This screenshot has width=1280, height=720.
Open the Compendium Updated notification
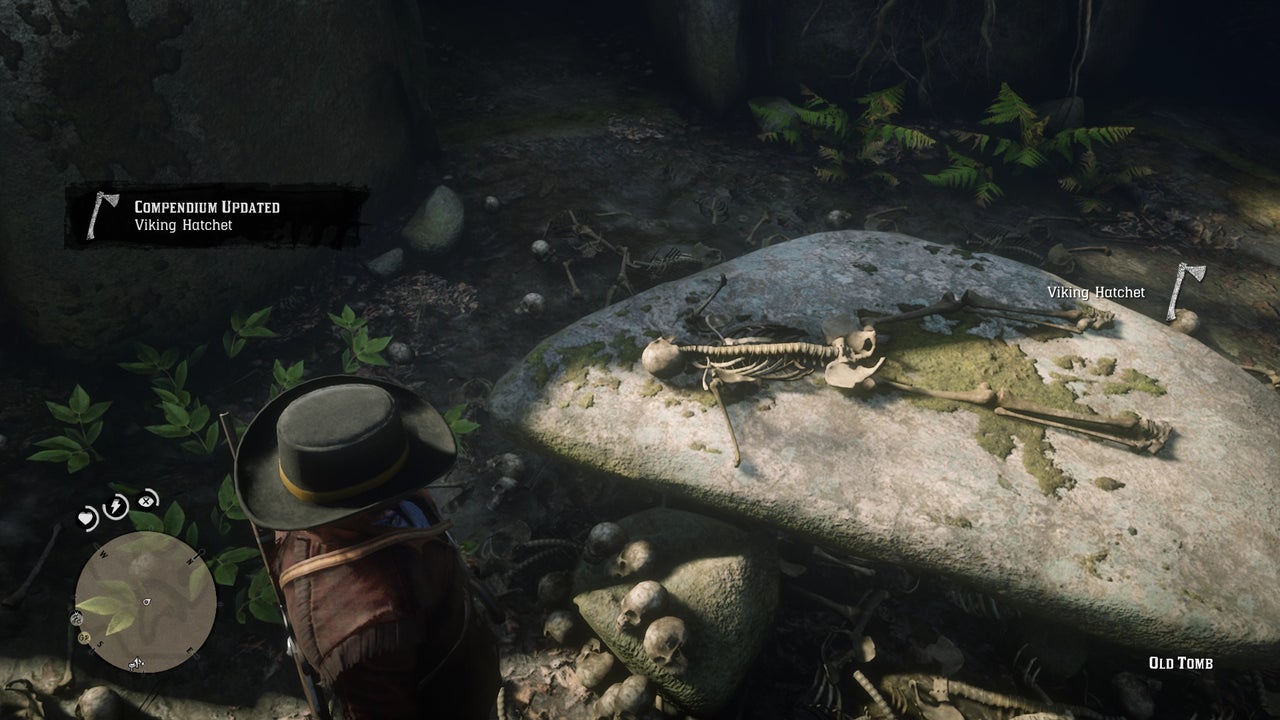216,216
